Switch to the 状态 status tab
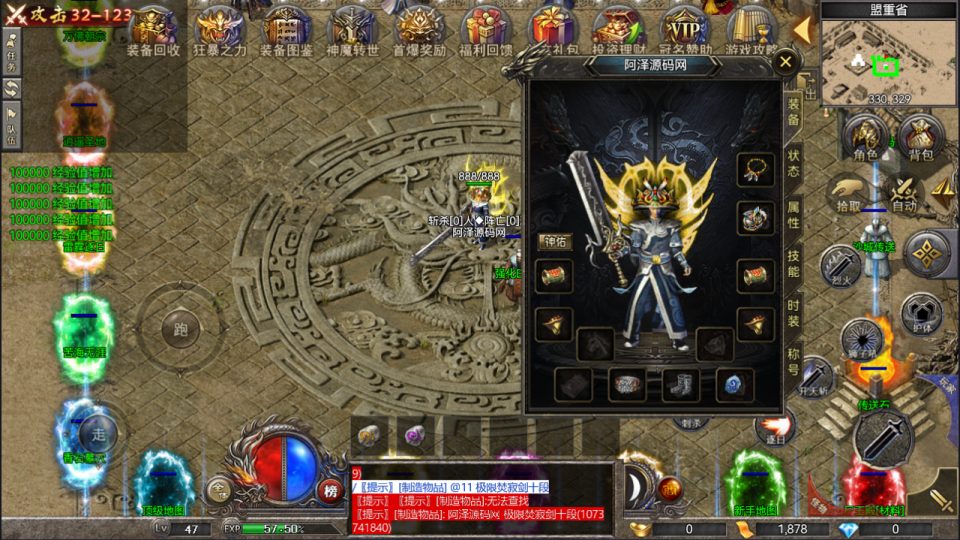Viewport: 960px width, 540px height. (793, 164)
